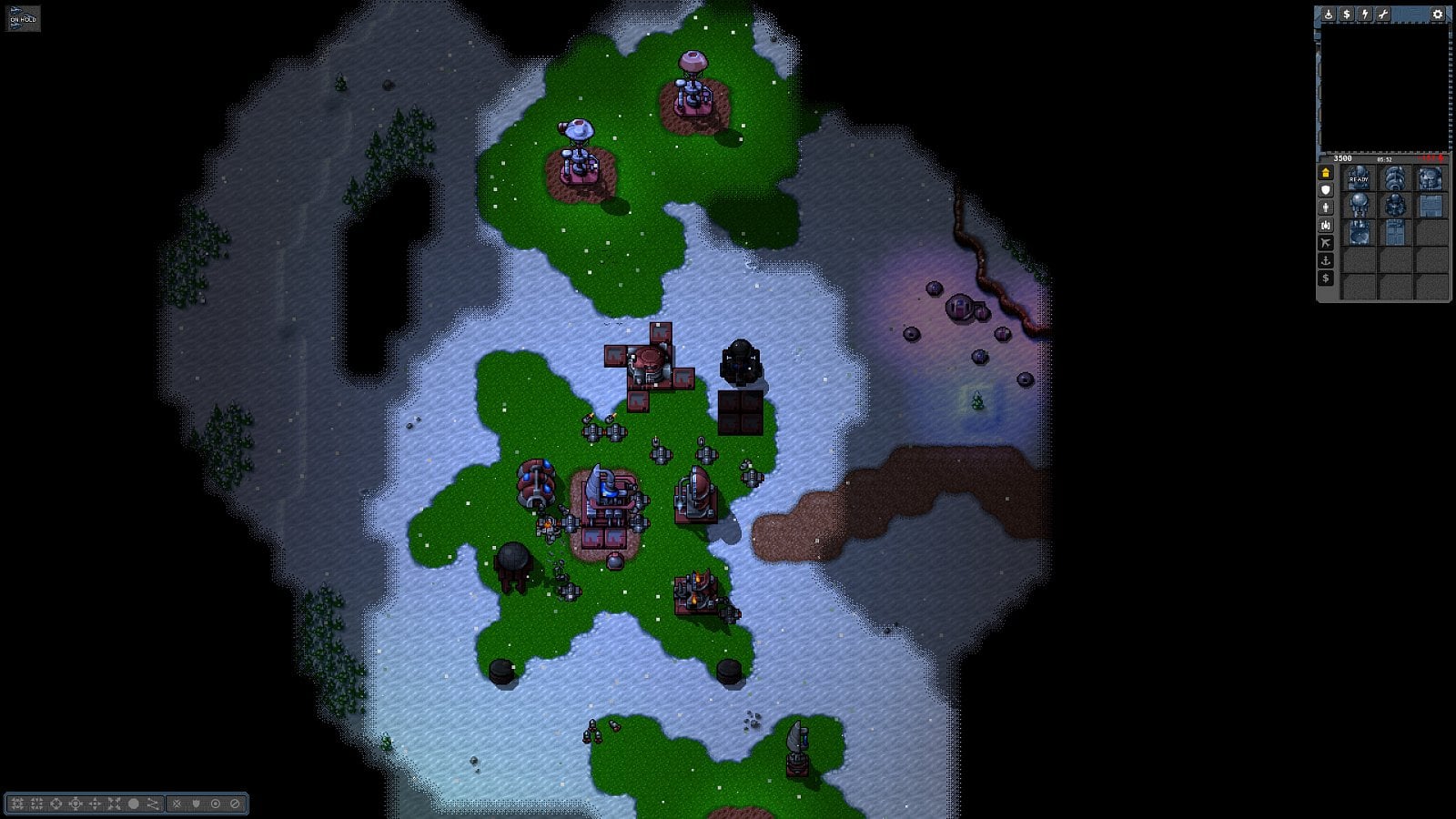Switch to the airplane aircraft tab
Screen dimensions: 1456x819
[1326, 243]
